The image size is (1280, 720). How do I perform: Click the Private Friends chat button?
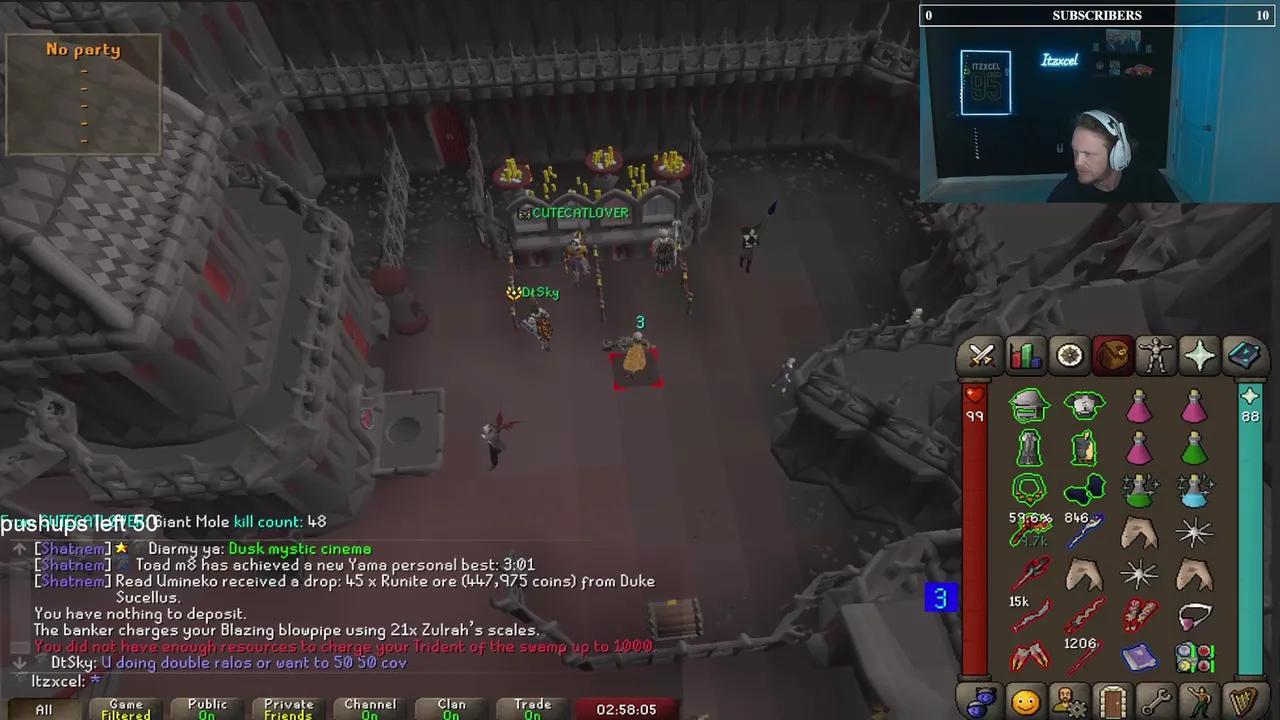coord(288,708)
